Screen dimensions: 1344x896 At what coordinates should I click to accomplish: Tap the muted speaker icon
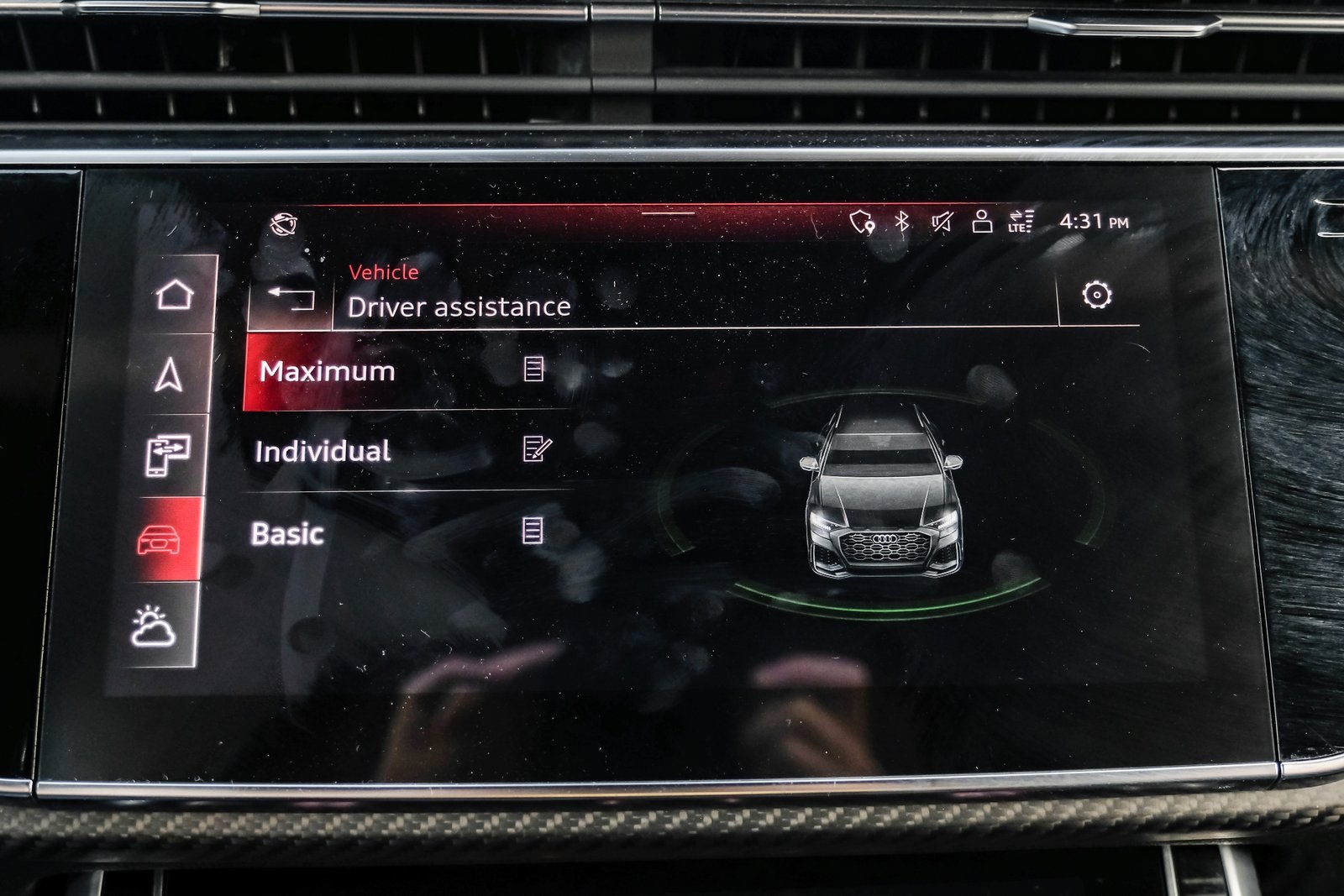click(x=940, y=221)
